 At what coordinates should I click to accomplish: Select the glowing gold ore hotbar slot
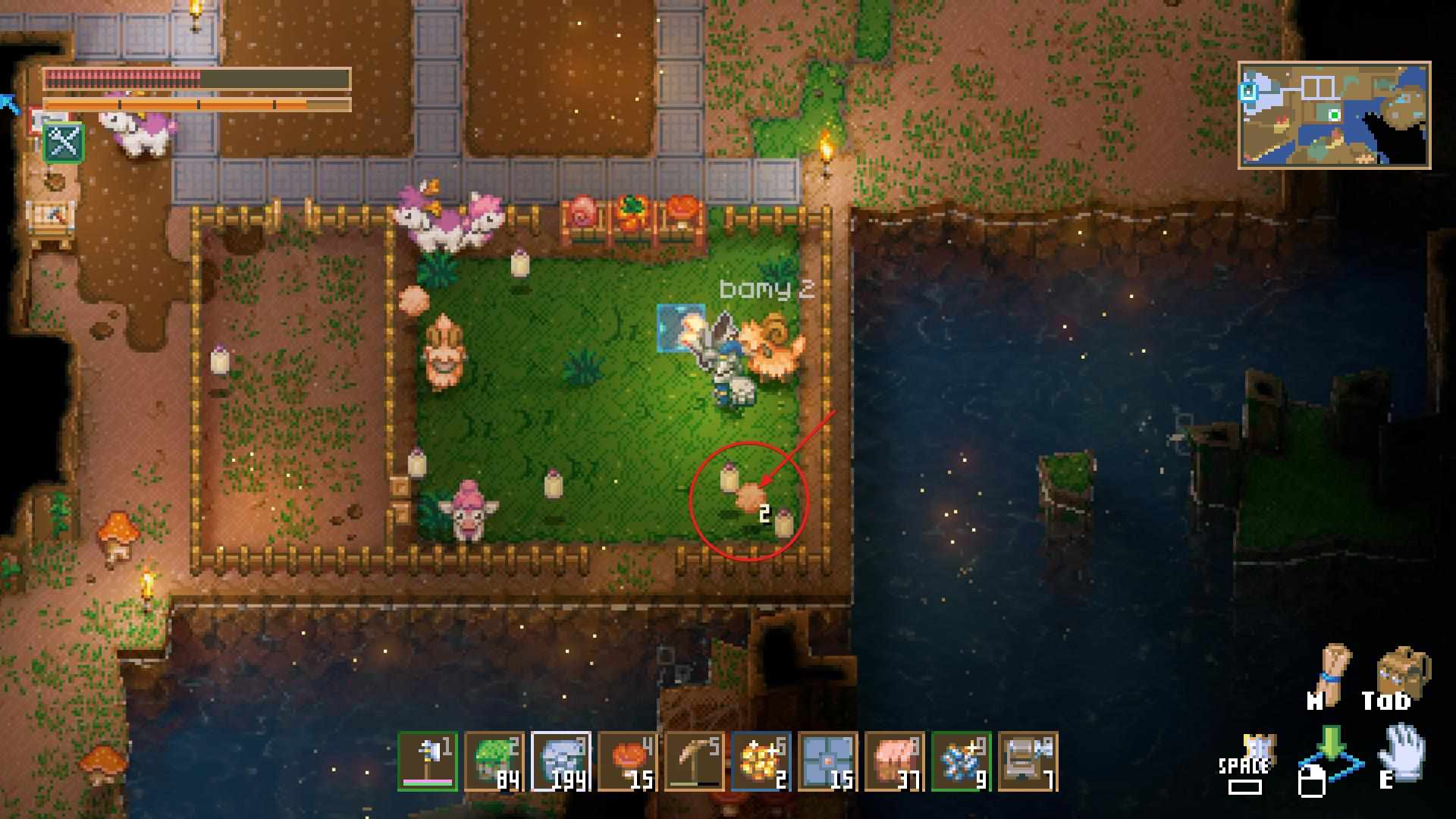(x=761, y=761)
